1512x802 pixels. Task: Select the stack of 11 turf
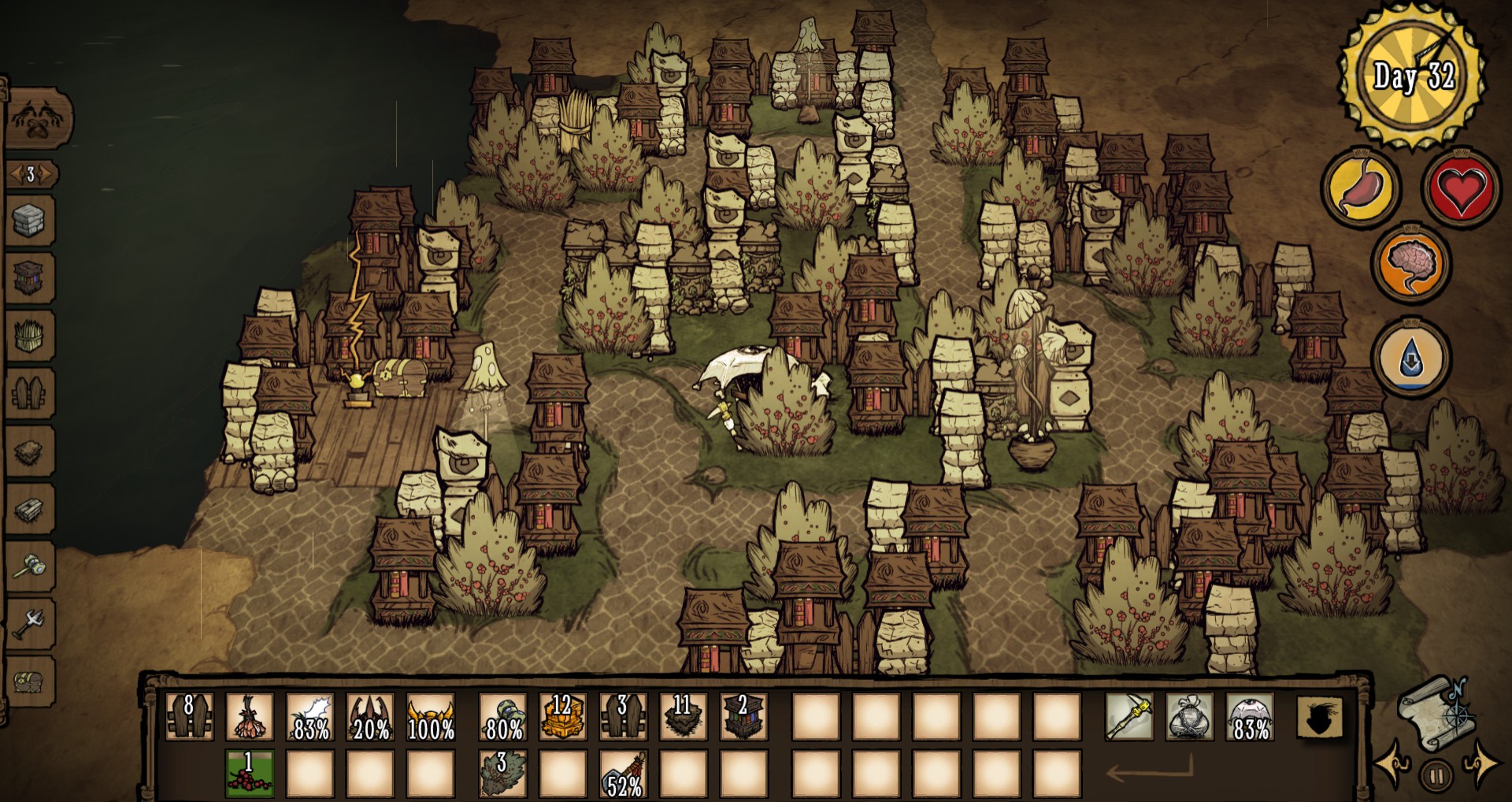pyautogui.click(x=682, y=717)
